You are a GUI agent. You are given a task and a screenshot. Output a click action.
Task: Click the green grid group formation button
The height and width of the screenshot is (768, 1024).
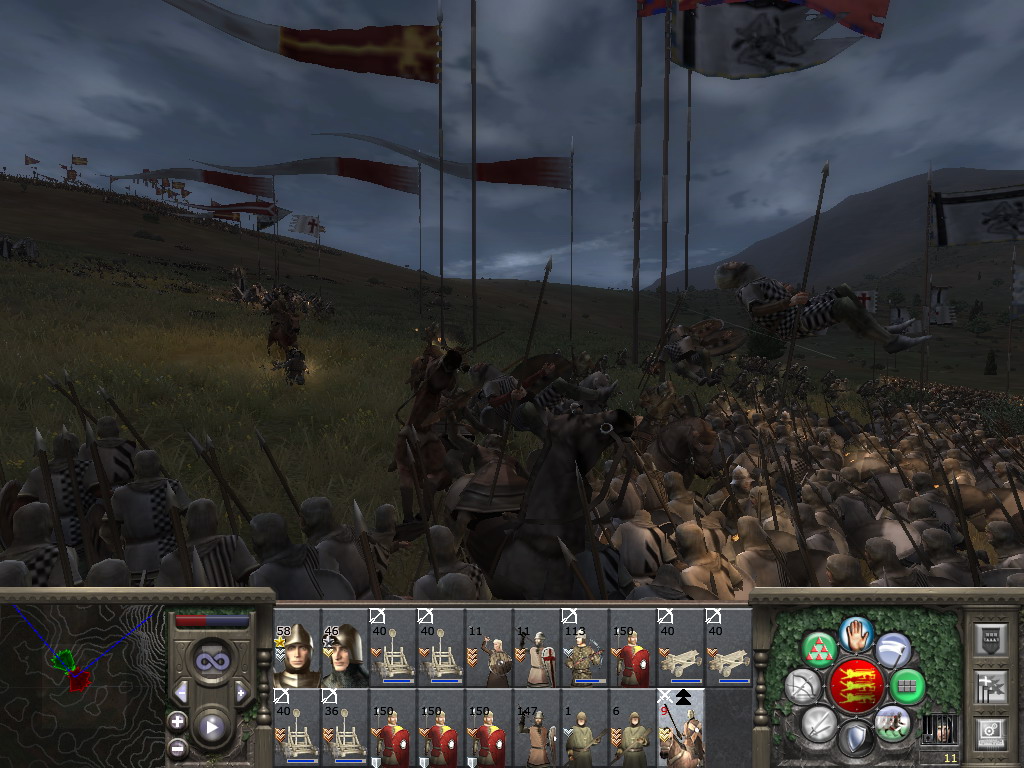[x=907, y=687]
